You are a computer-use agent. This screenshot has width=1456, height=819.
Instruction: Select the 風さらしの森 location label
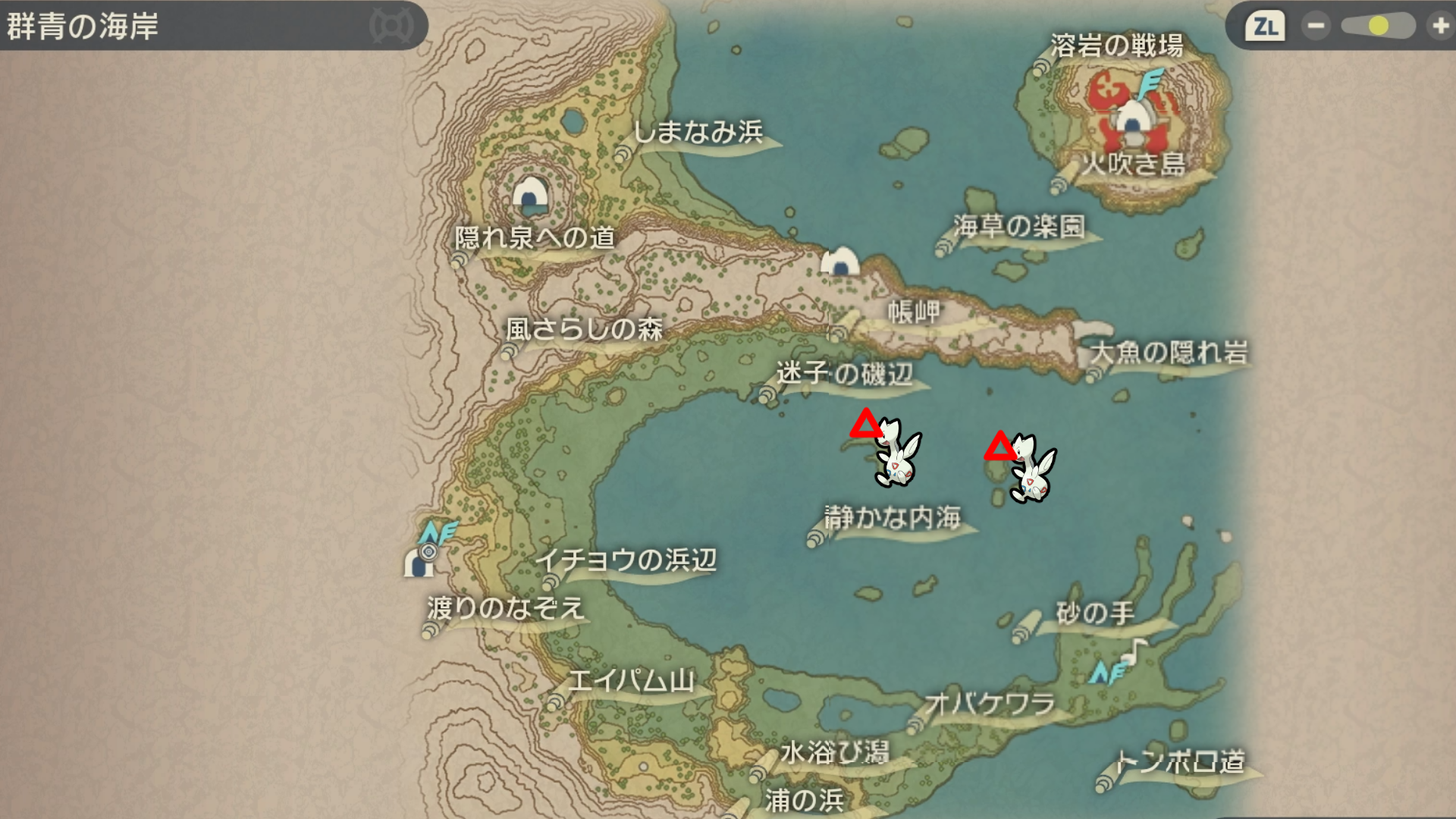584,329
